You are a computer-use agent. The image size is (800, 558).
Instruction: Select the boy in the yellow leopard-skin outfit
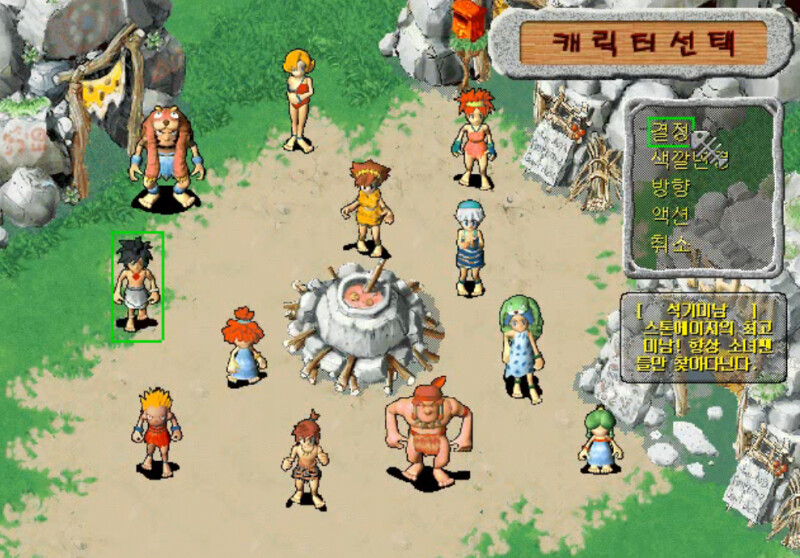(x=369, y=207)
